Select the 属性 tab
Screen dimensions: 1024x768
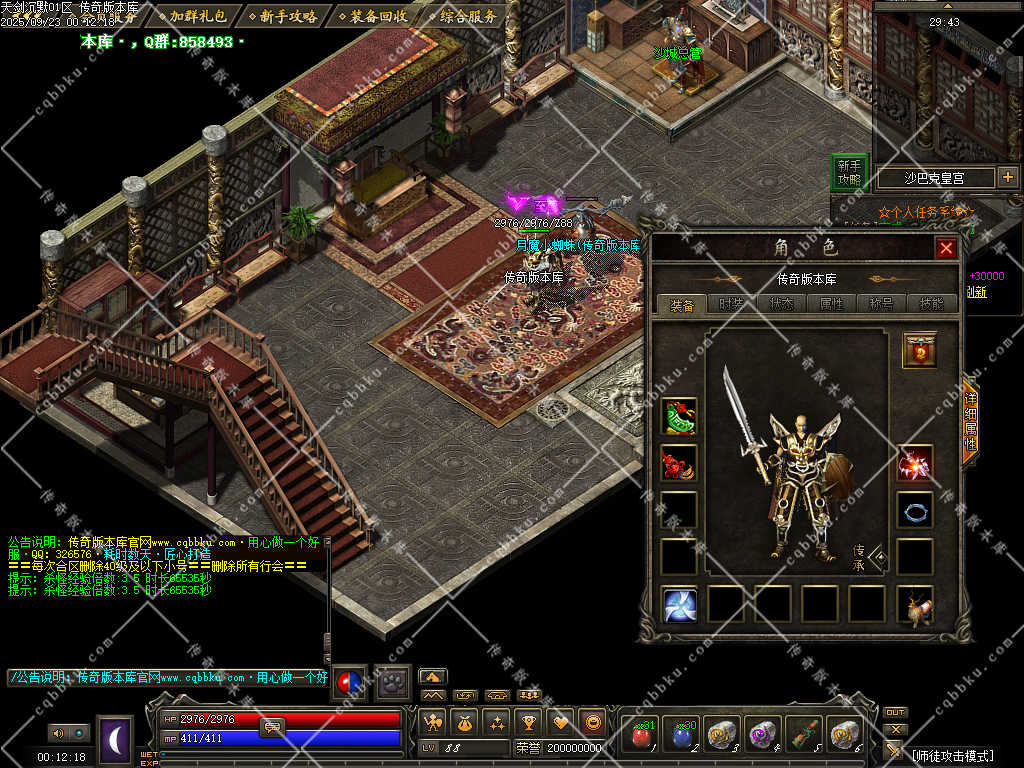tap(831, 305)
